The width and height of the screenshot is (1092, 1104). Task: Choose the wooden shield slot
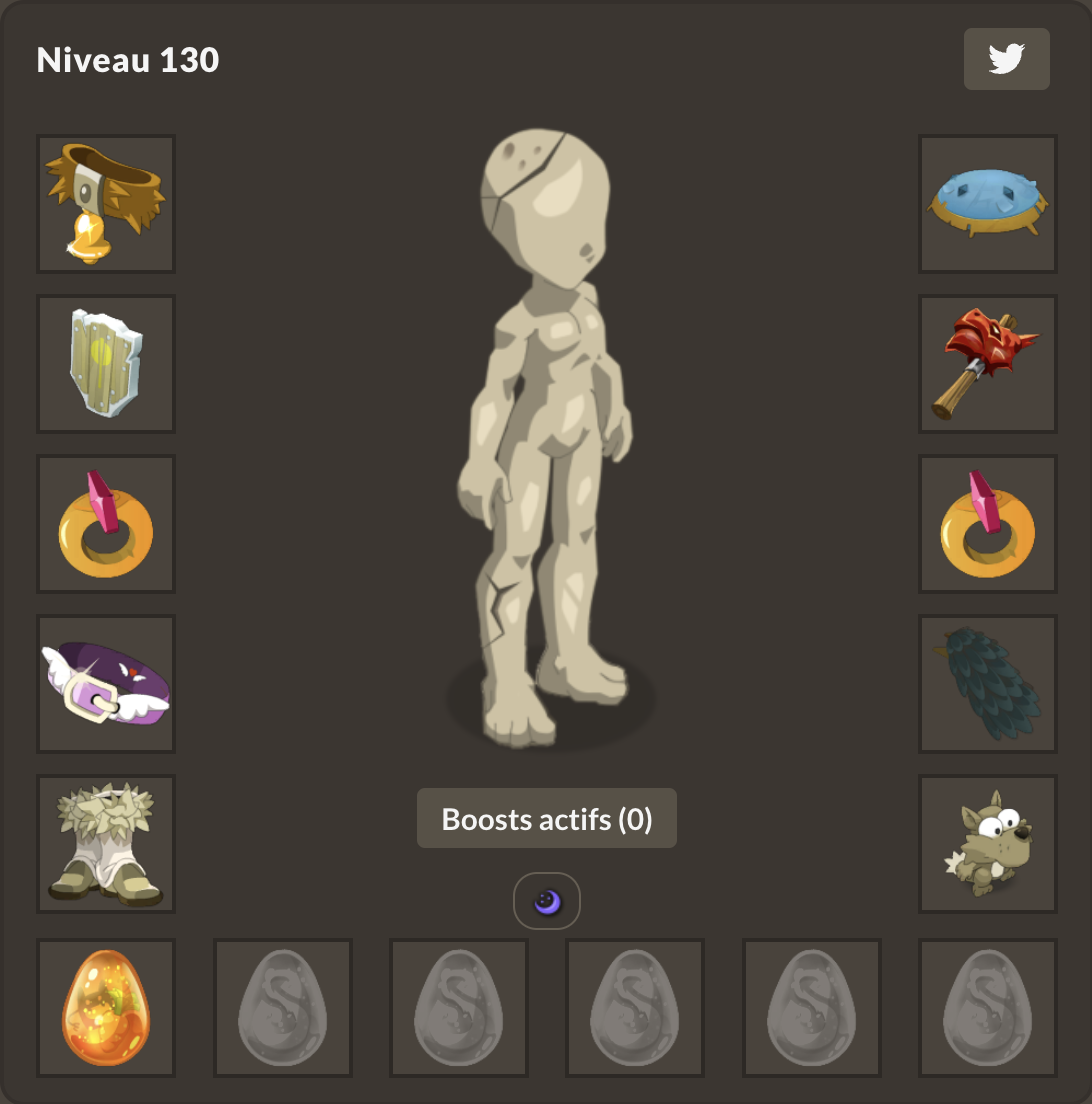tap(106, 364)
